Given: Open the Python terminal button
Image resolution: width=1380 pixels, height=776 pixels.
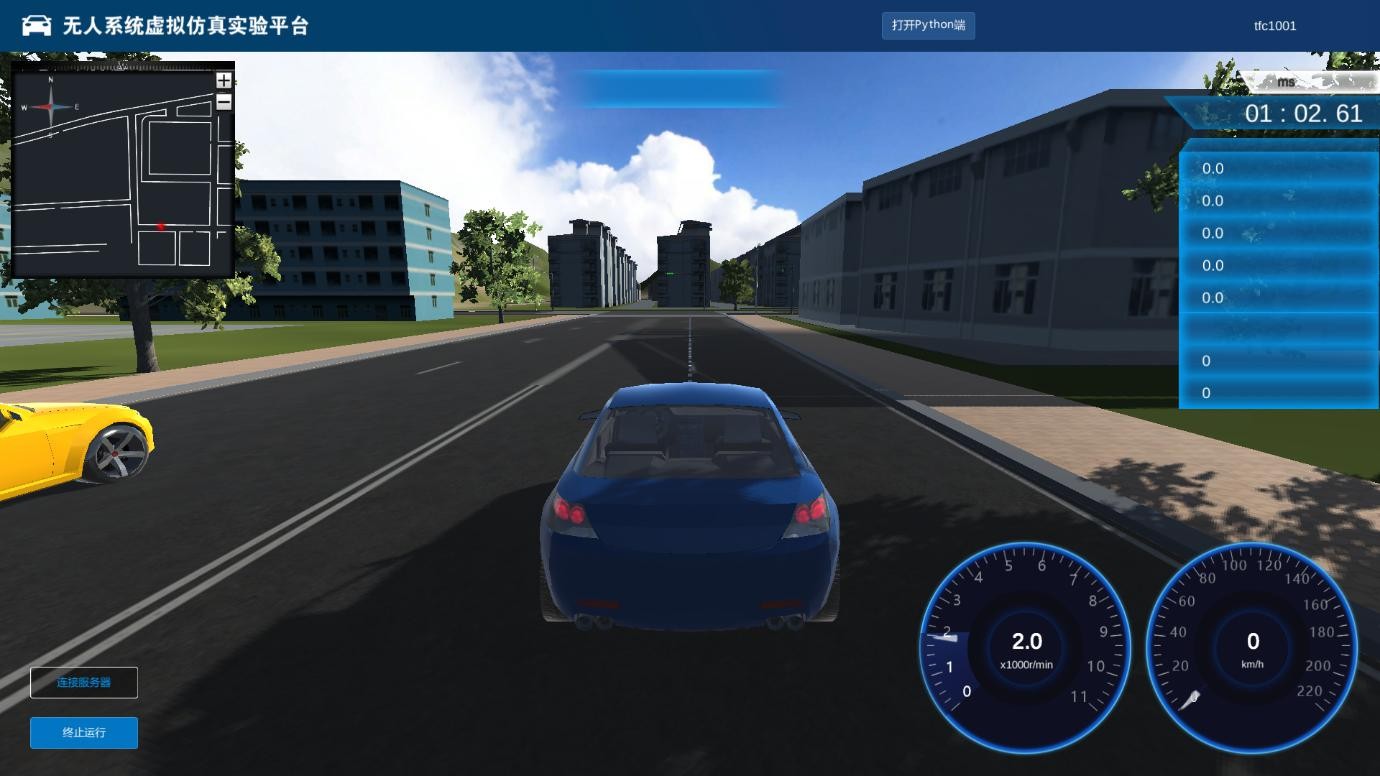Looking at the screenshot, I should 928,25.
